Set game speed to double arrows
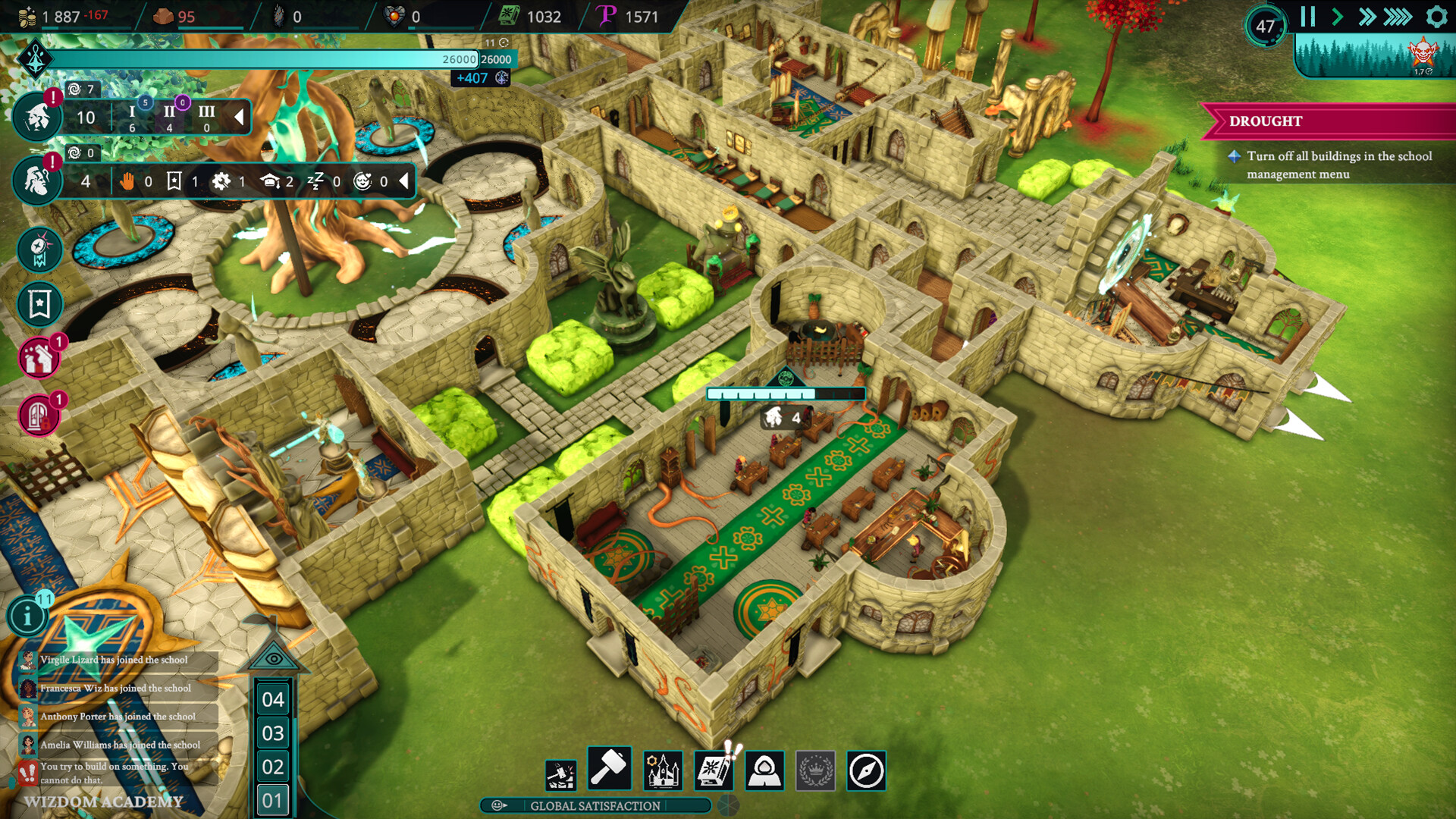The height and width of the screenshot is (819, 1456). (1367, 17)
